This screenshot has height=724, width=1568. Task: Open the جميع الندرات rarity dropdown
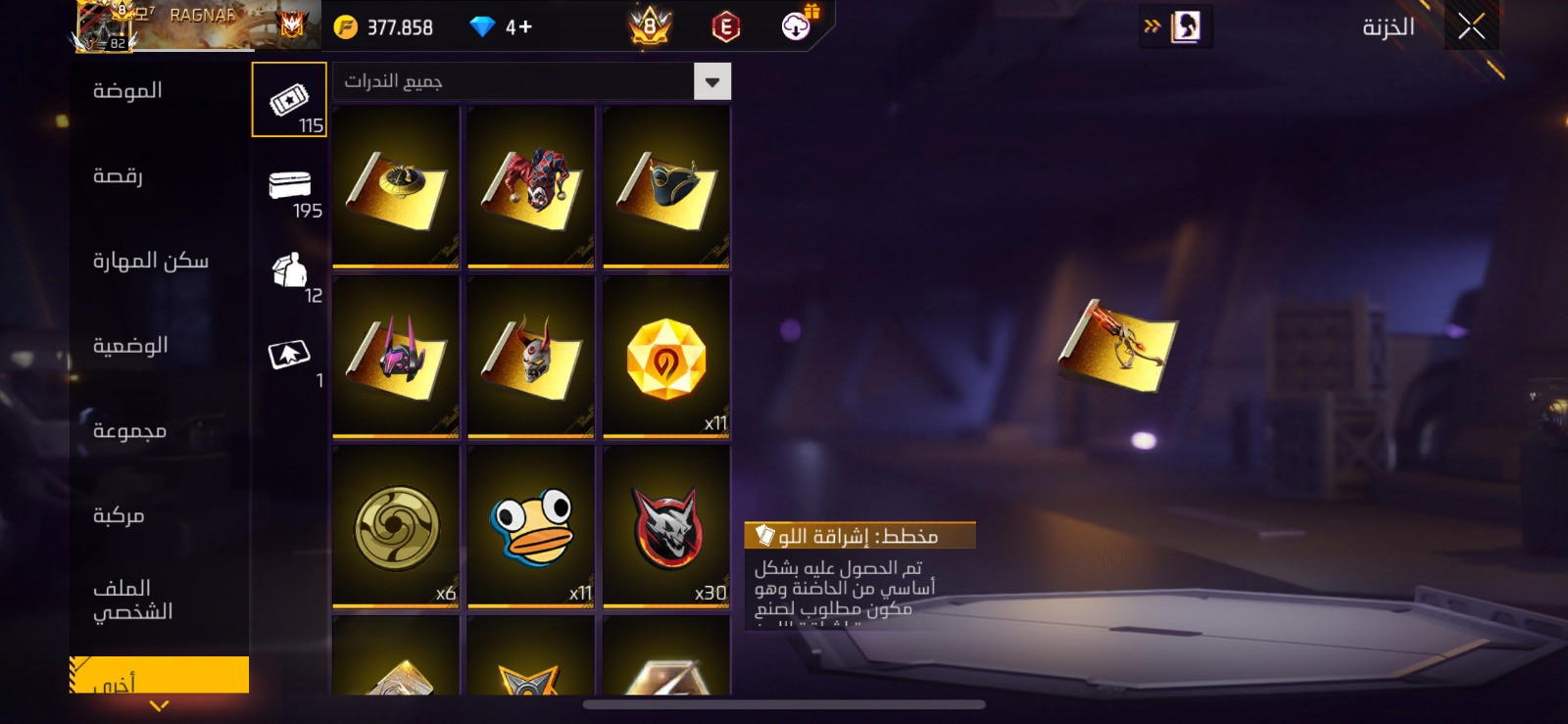pos(532,81)
